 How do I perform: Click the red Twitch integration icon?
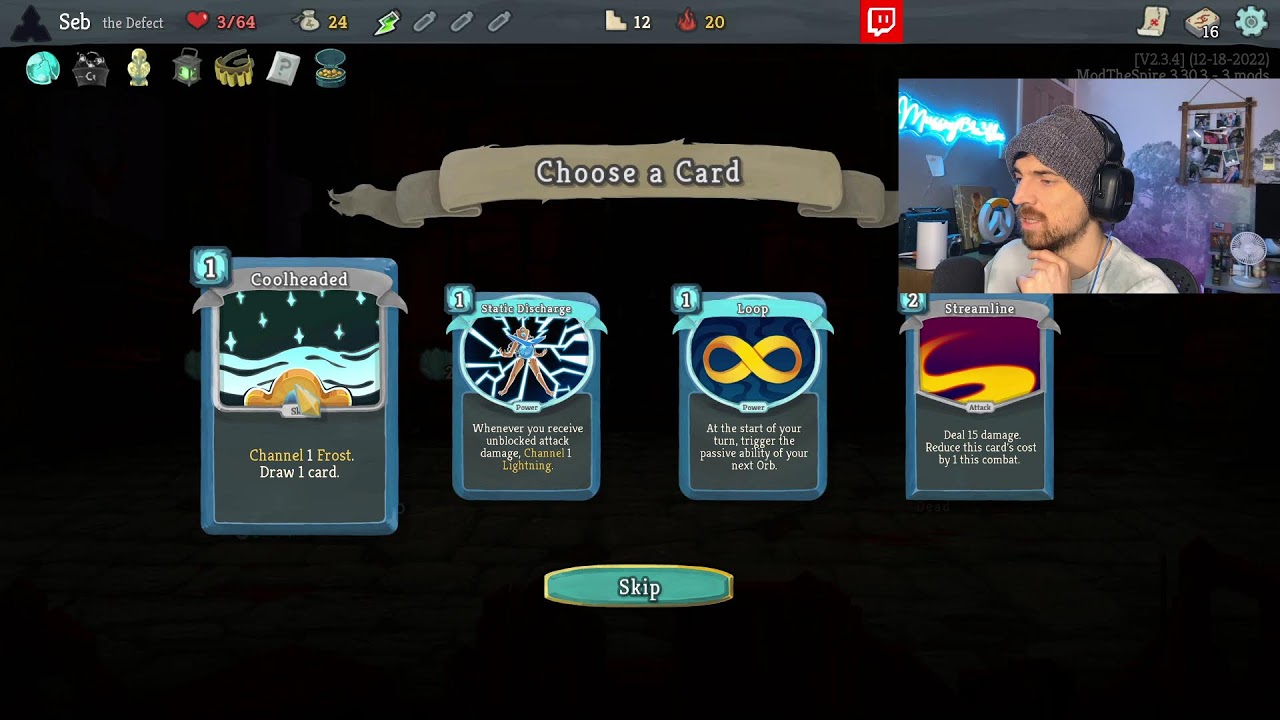[x=881, y=22]
